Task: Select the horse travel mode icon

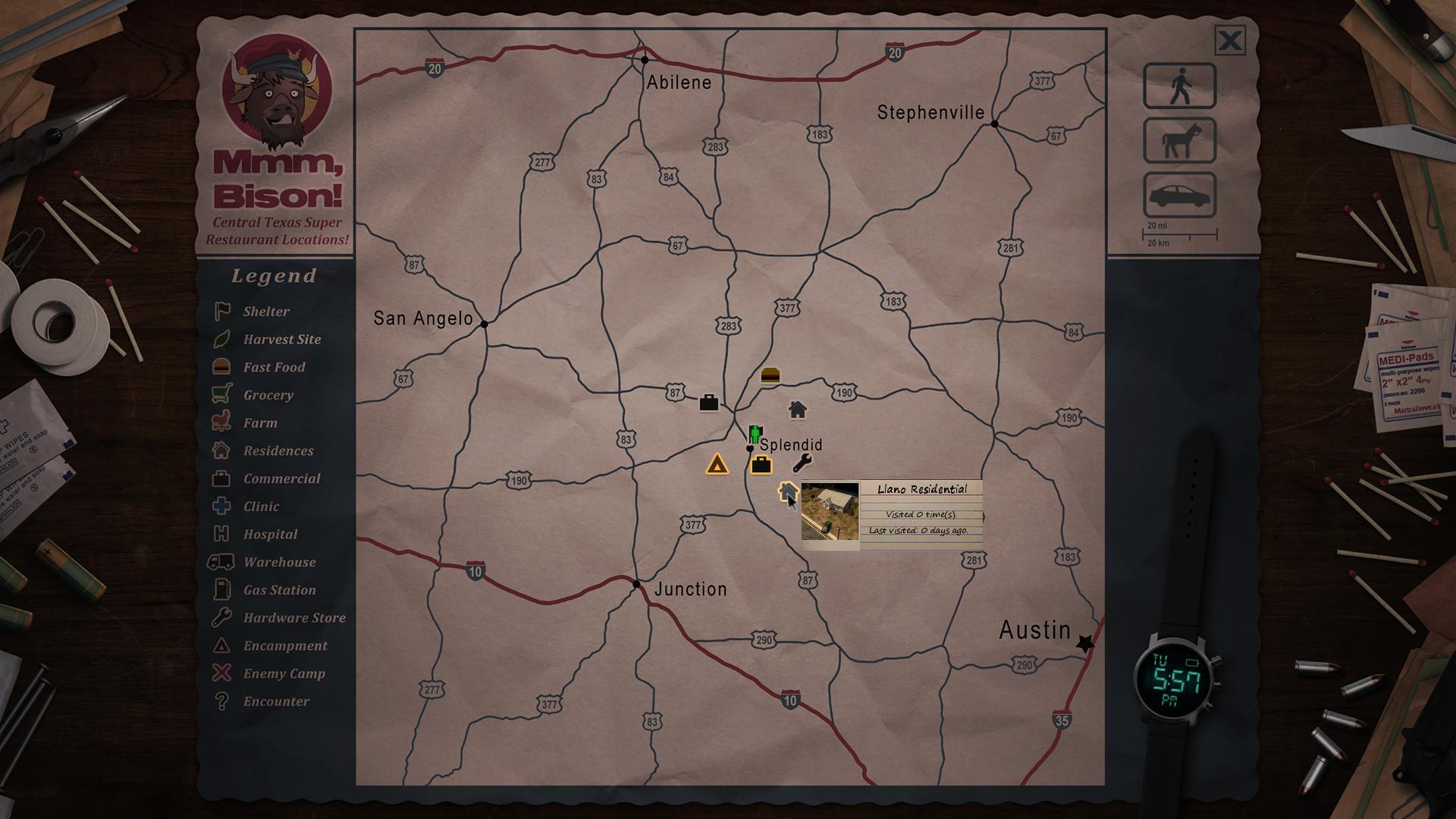Action: tap(1178, 142)
